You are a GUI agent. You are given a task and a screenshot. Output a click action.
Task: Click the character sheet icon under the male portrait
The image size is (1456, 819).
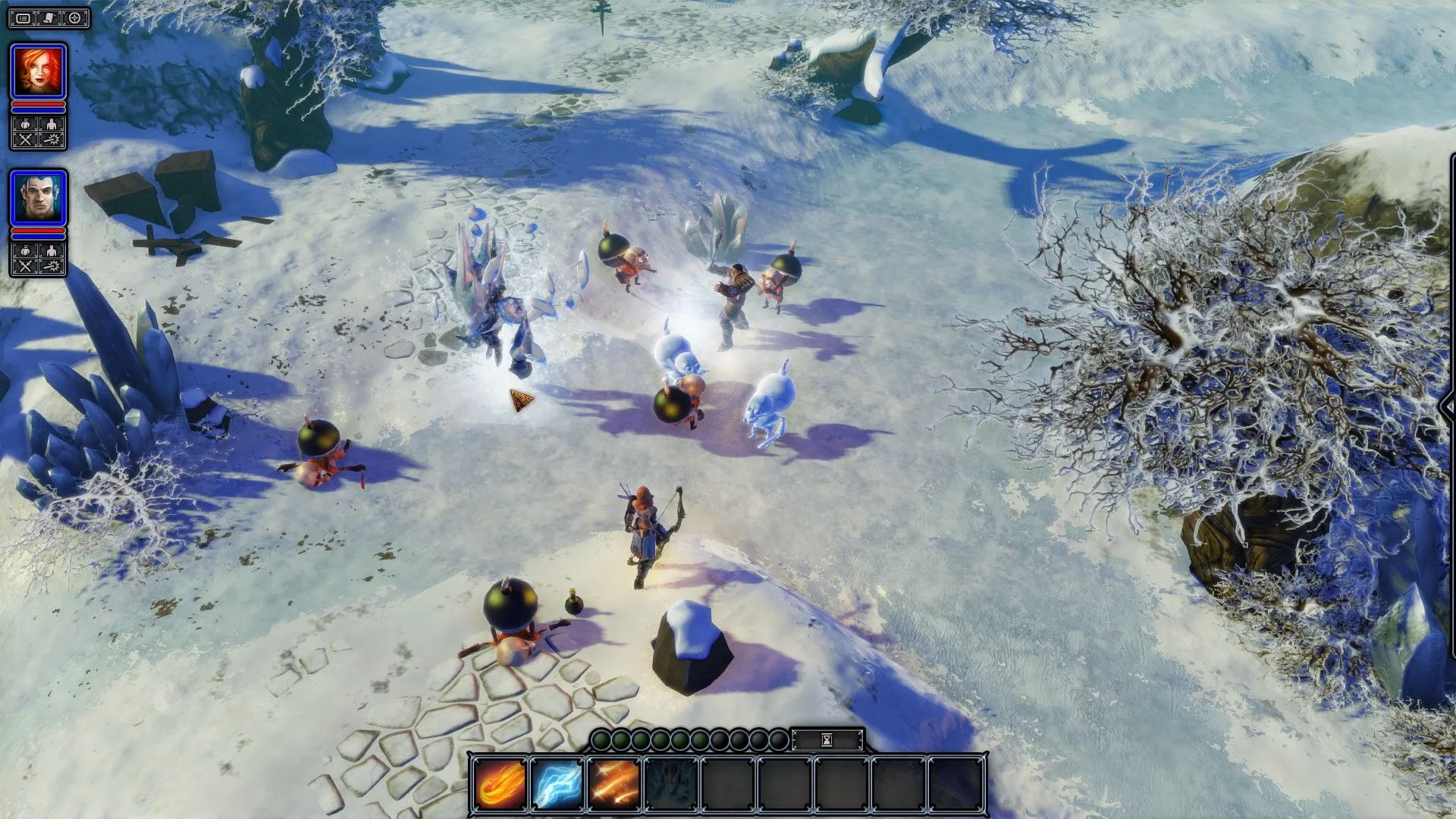coord(50,249)
